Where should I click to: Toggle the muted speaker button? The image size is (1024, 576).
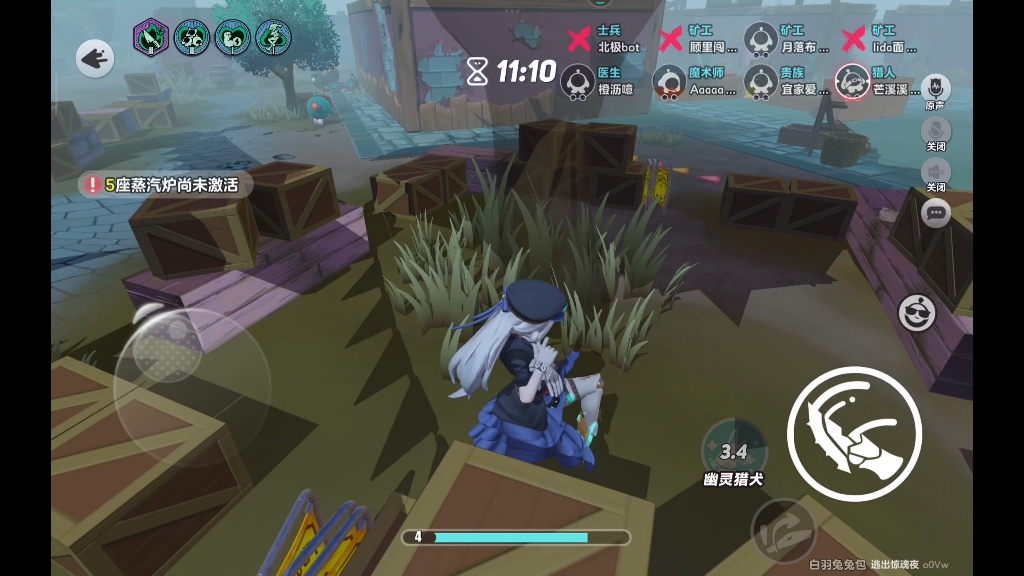pyautogui.click(x=935, y=172)
